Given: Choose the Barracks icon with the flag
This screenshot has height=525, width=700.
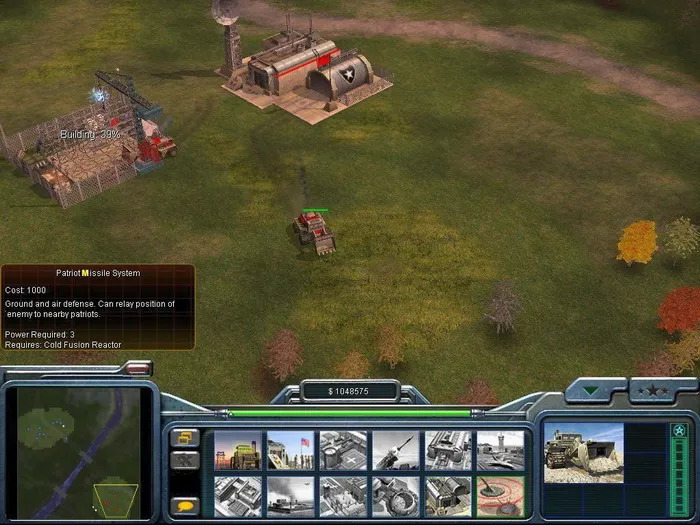Looking at the screenshot, I should tap(290, 450).
